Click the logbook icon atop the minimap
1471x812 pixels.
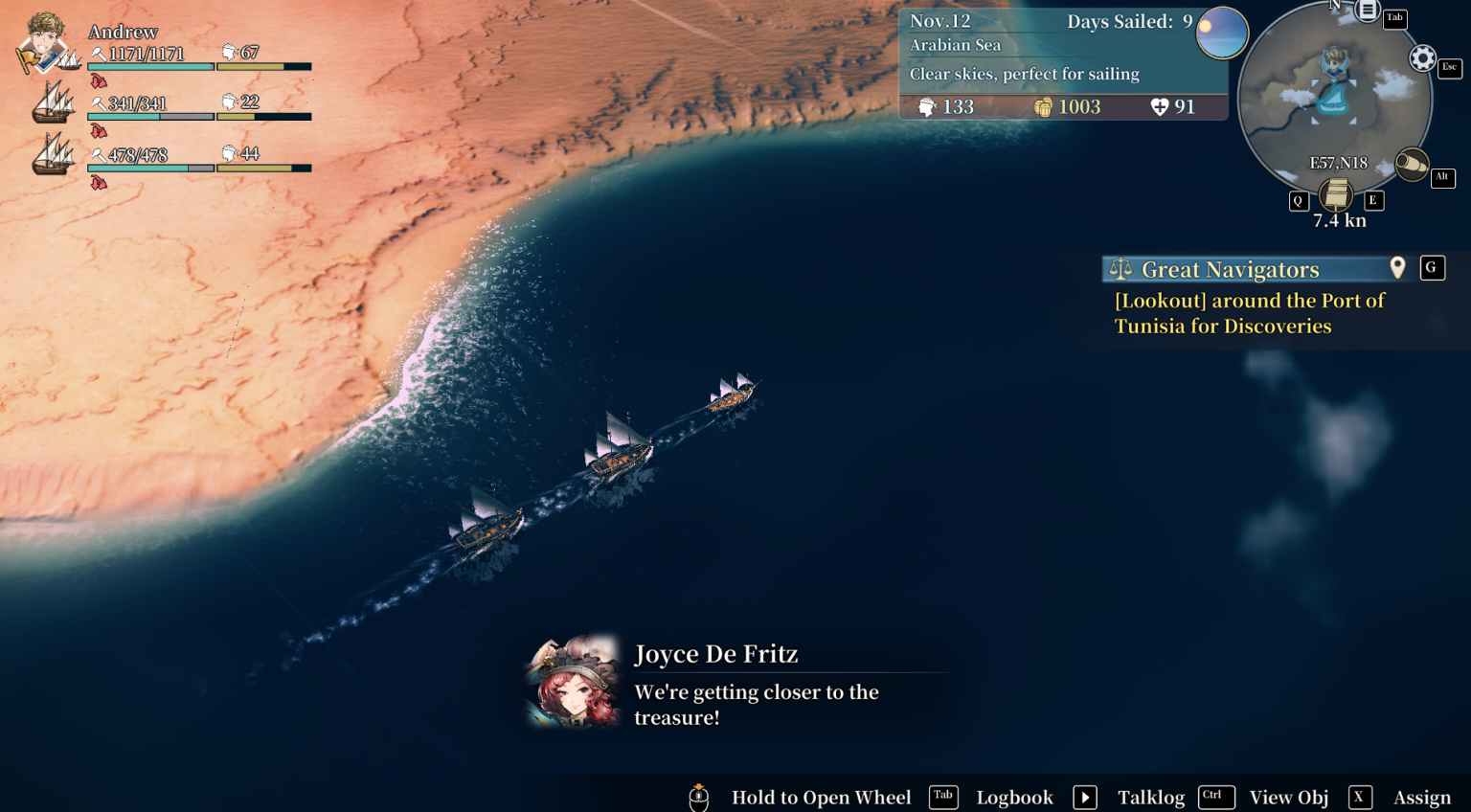coord(1369,11)
